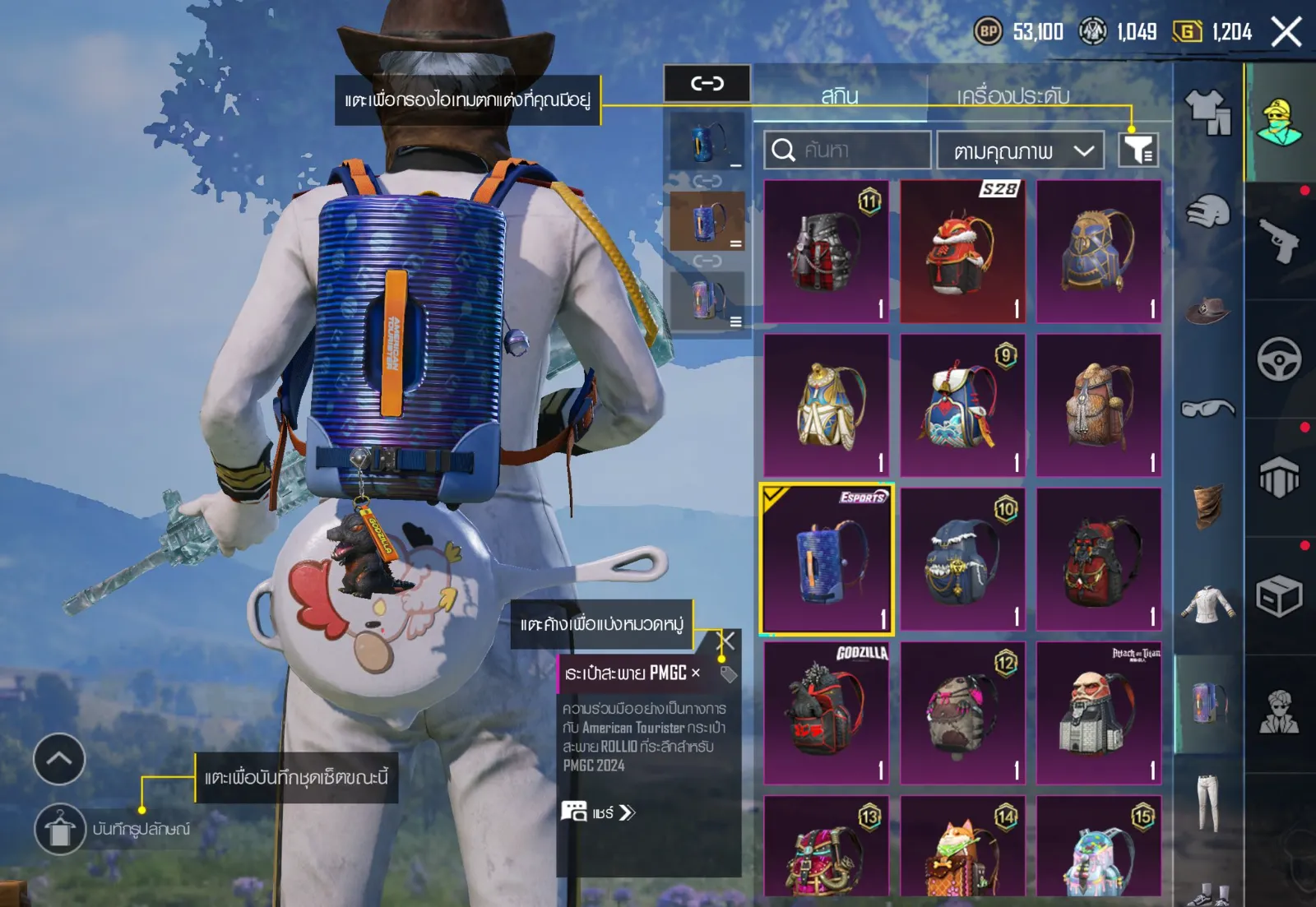Close the inventory screen with the X
The height and width of the screenshot is (907, 1316).
1286,33
